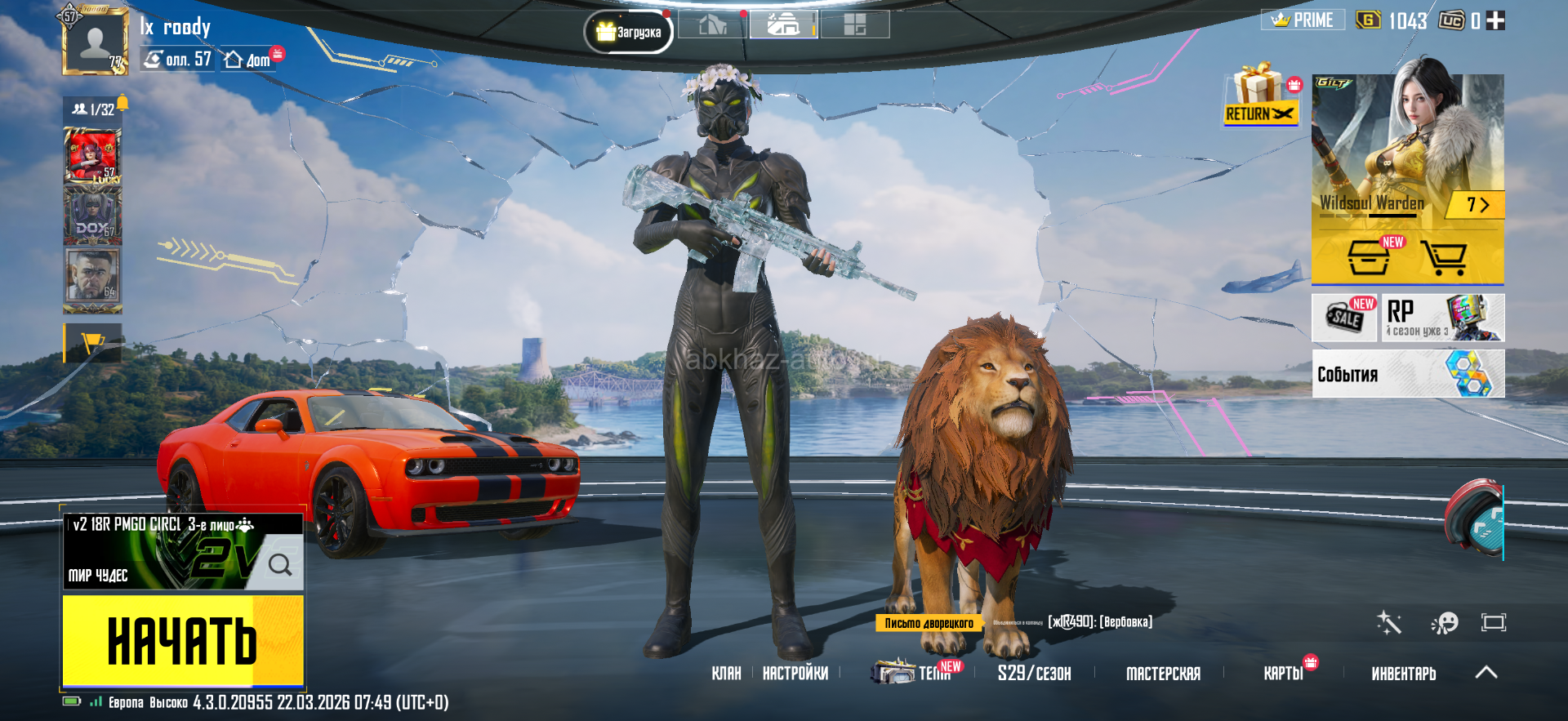This screenshot has height=721, width=1568.
Task: Open the PRIME subscription banner
Action: [x=1303, y=20]
